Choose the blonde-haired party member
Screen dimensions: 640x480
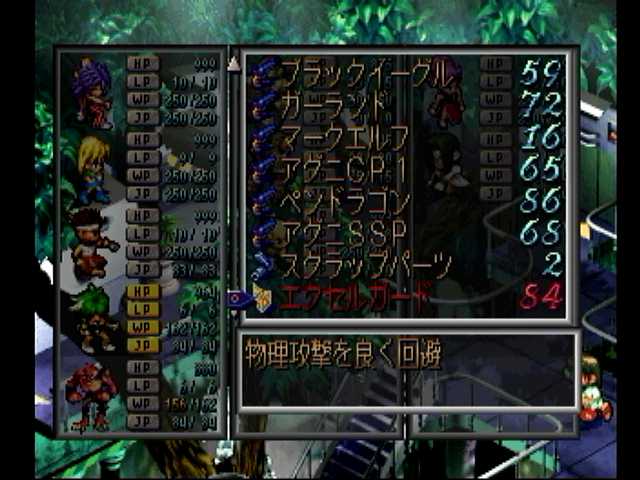[92, 168]
